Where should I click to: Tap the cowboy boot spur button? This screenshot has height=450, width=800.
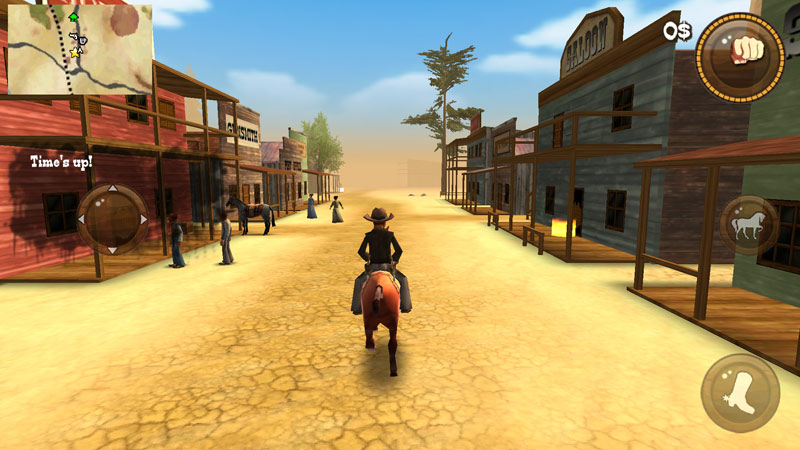(x=740, y=393)
